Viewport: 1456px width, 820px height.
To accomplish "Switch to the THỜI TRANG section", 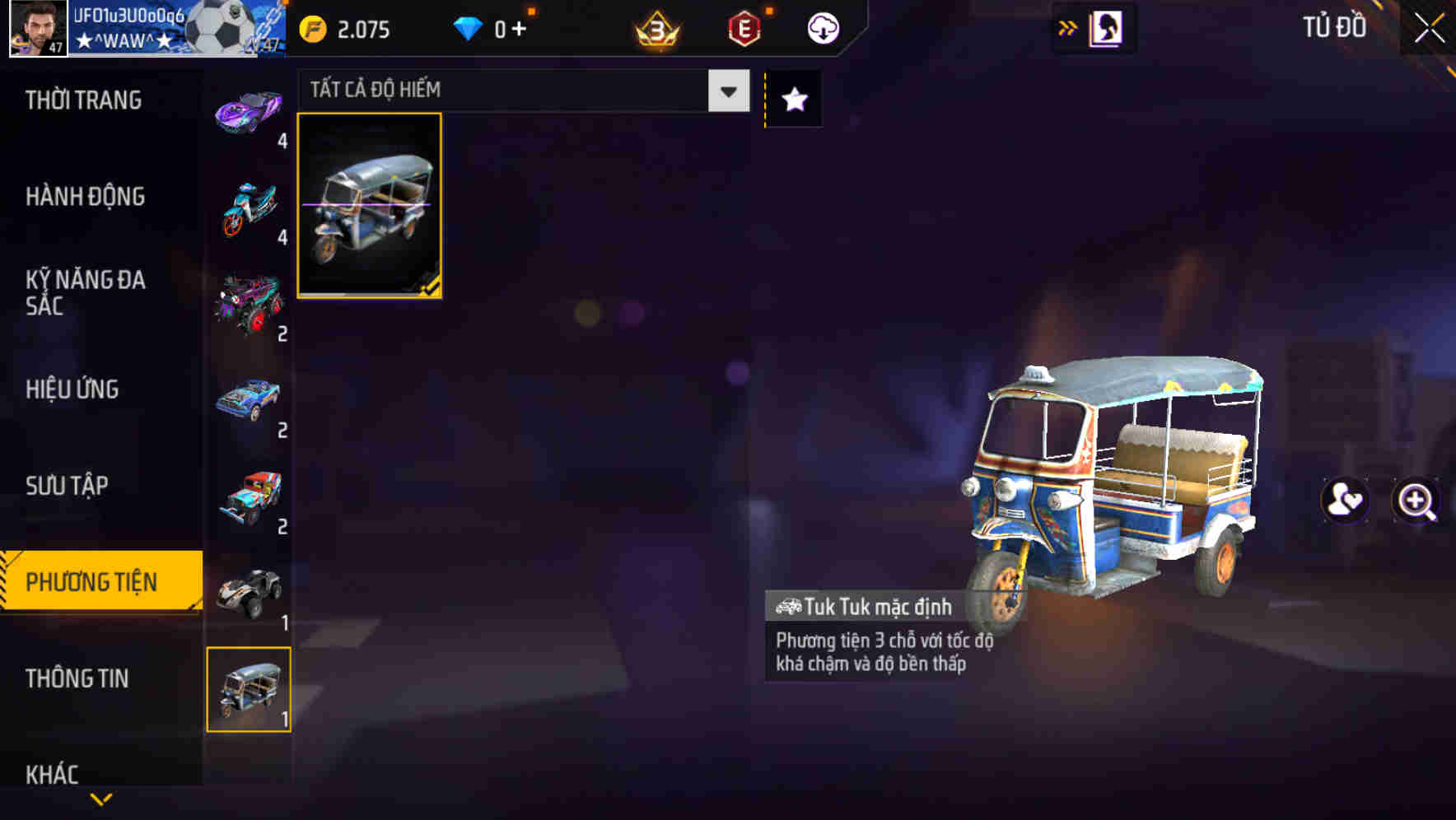I will point(82,100).
